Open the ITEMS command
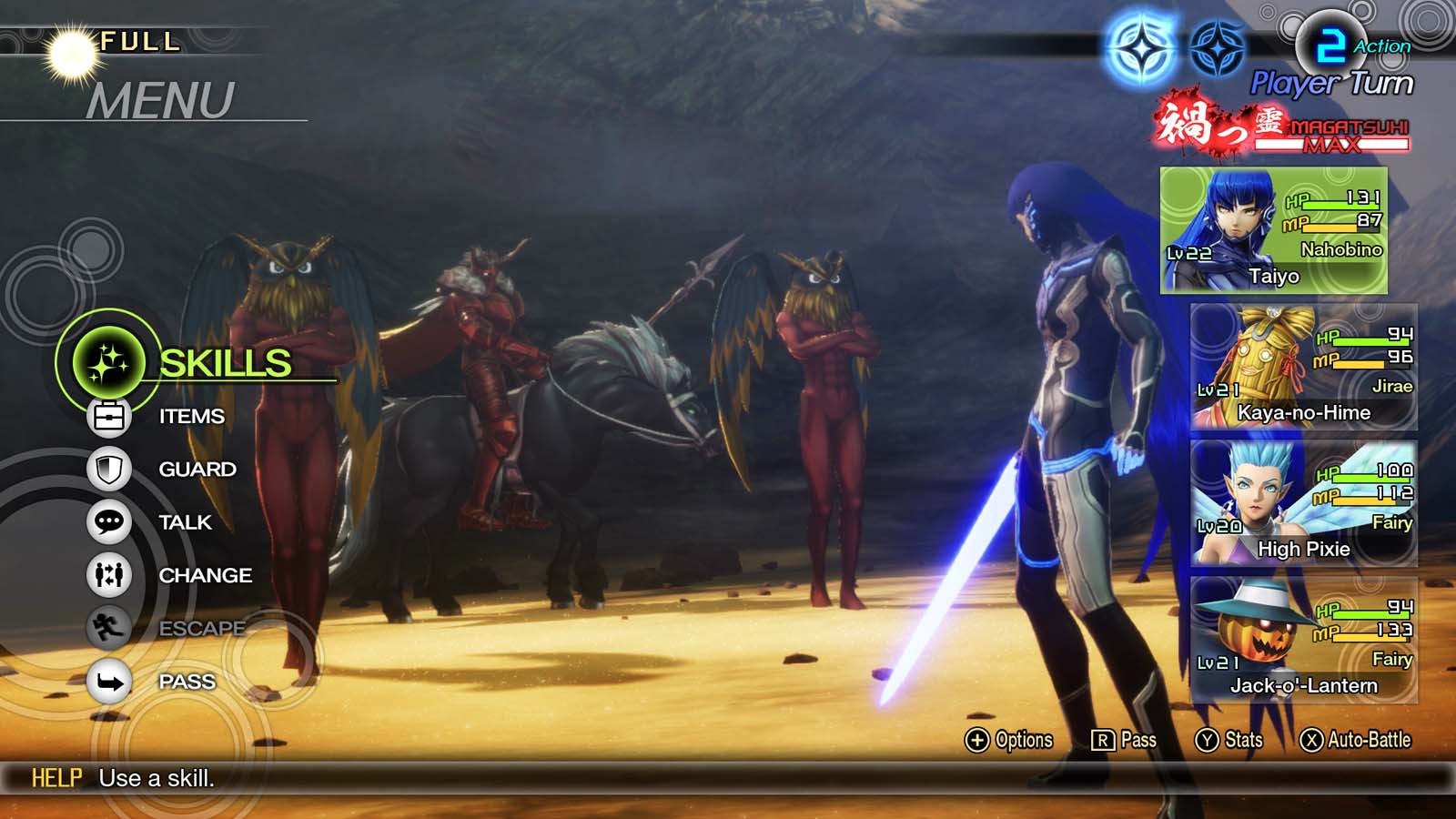The height and width of the screenshot is (819, 1456). [x=191, y=416]
